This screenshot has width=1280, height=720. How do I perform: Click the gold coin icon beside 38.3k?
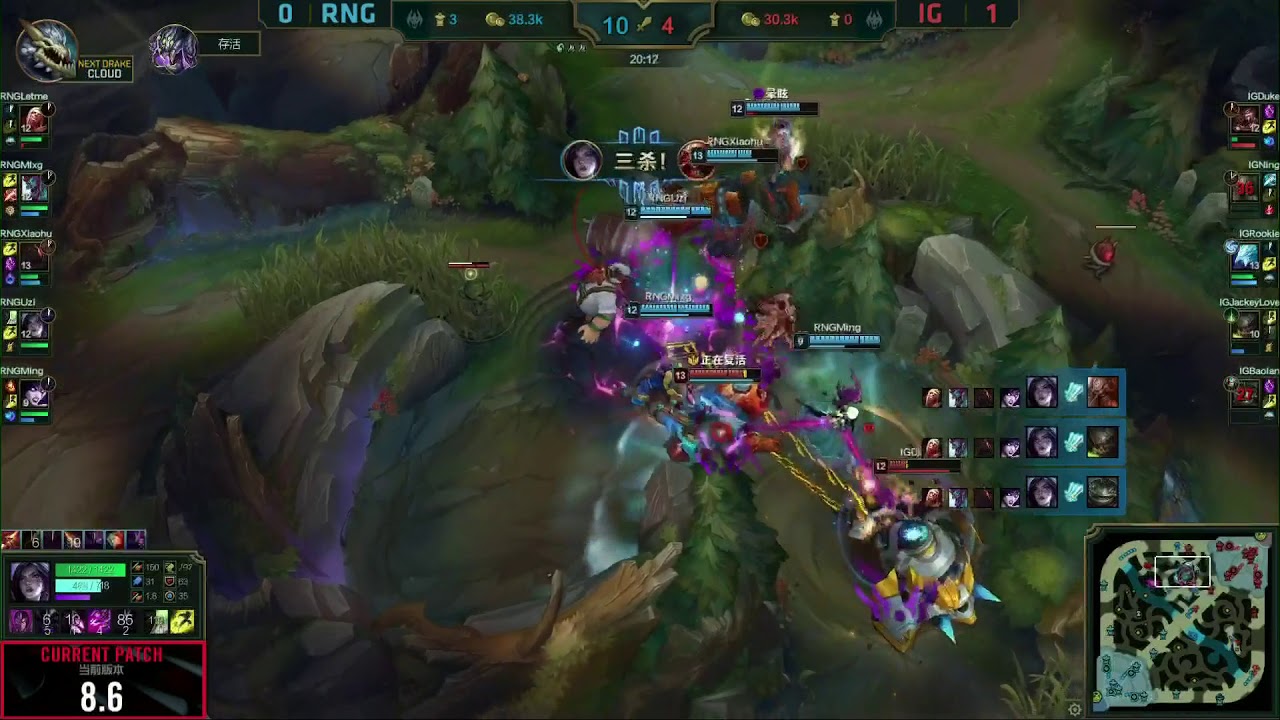click(496, 19)
